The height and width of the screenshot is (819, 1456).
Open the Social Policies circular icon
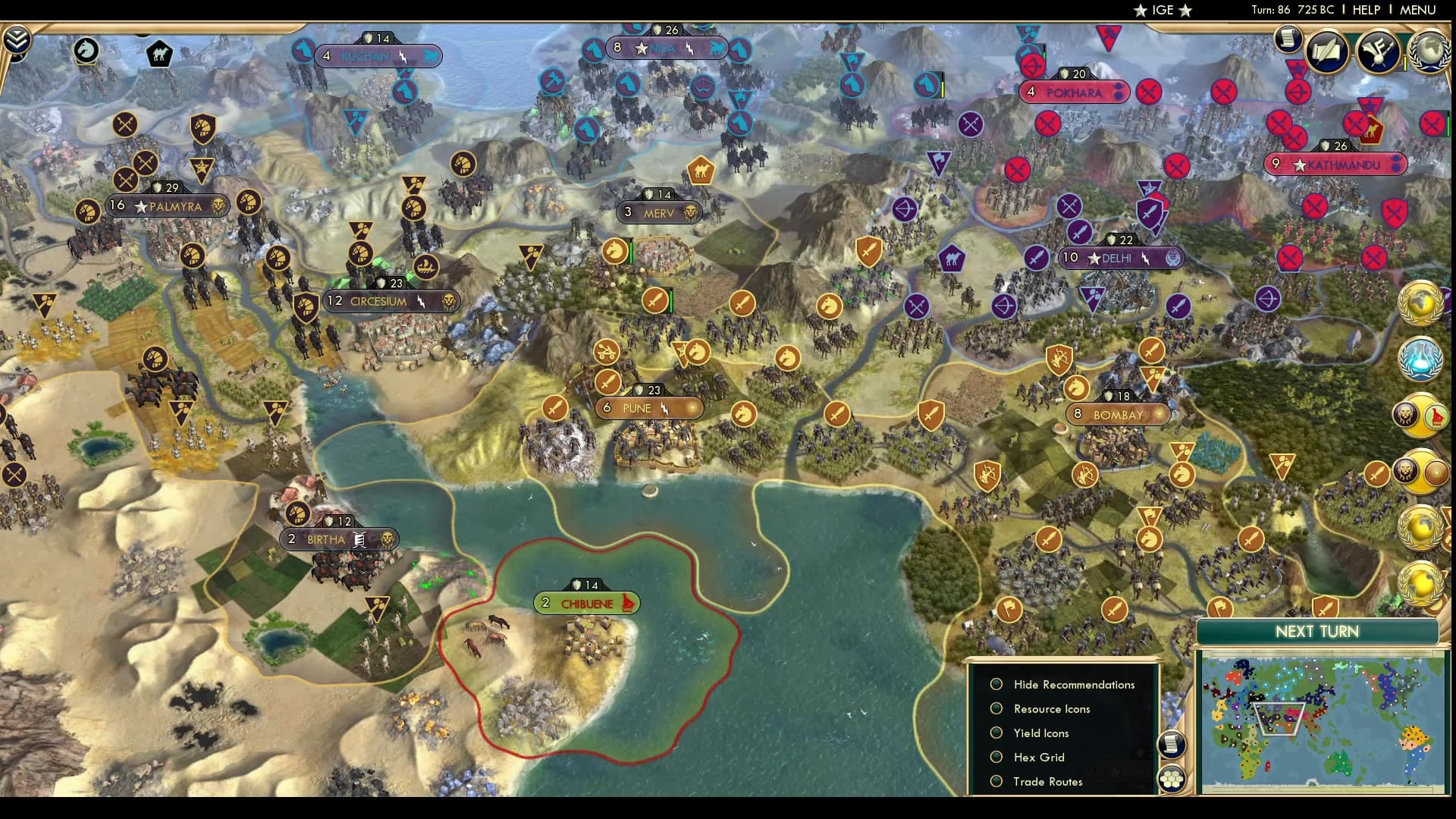(x=1327, y=52)
